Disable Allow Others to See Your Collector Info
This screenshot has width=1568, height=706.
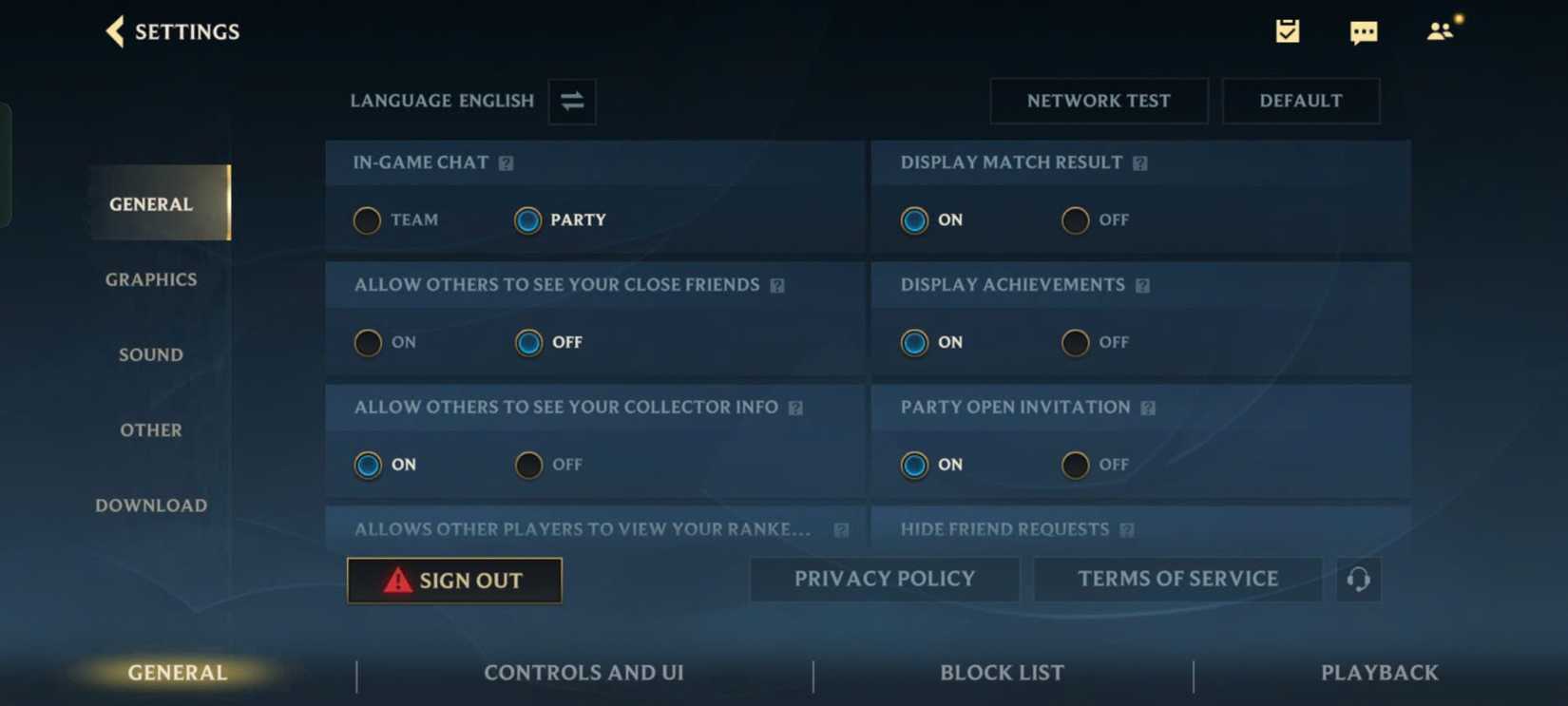click(528, 466)
